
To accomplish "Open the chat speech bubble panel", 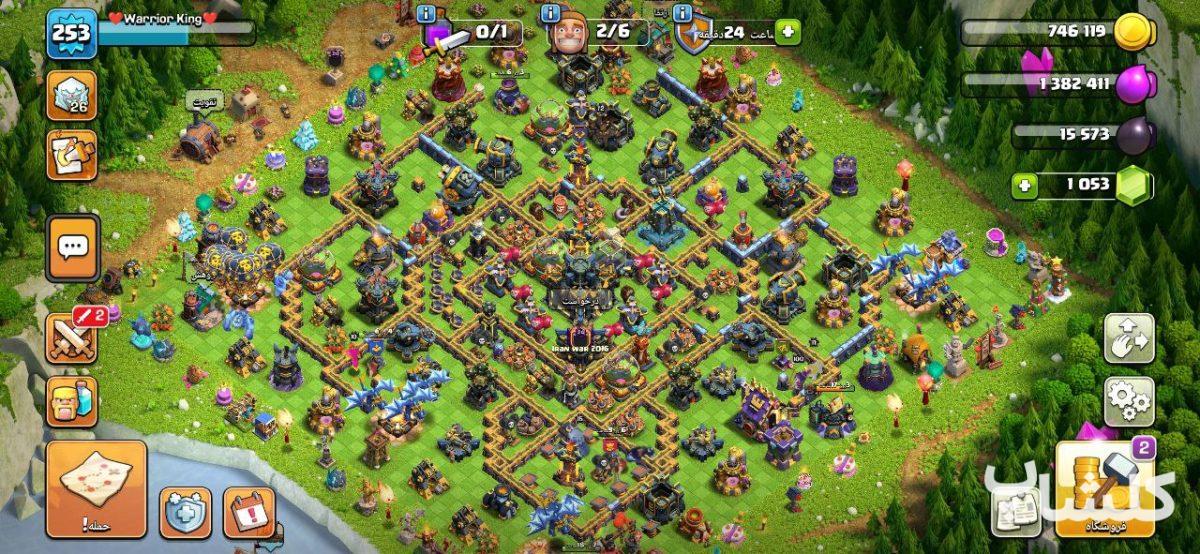I will [x=72, y=247].
